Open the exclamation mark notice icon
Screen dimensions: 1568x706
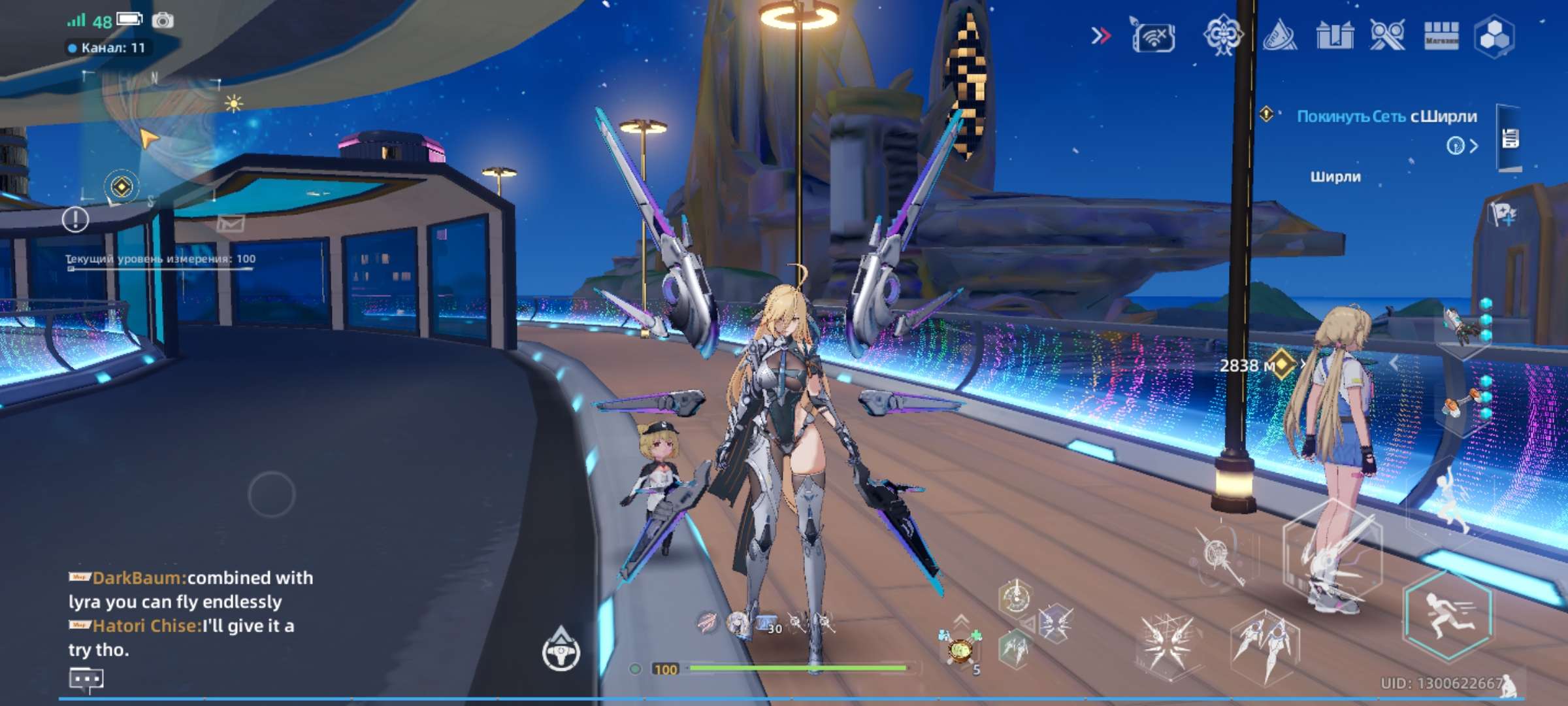pos(75,220)
